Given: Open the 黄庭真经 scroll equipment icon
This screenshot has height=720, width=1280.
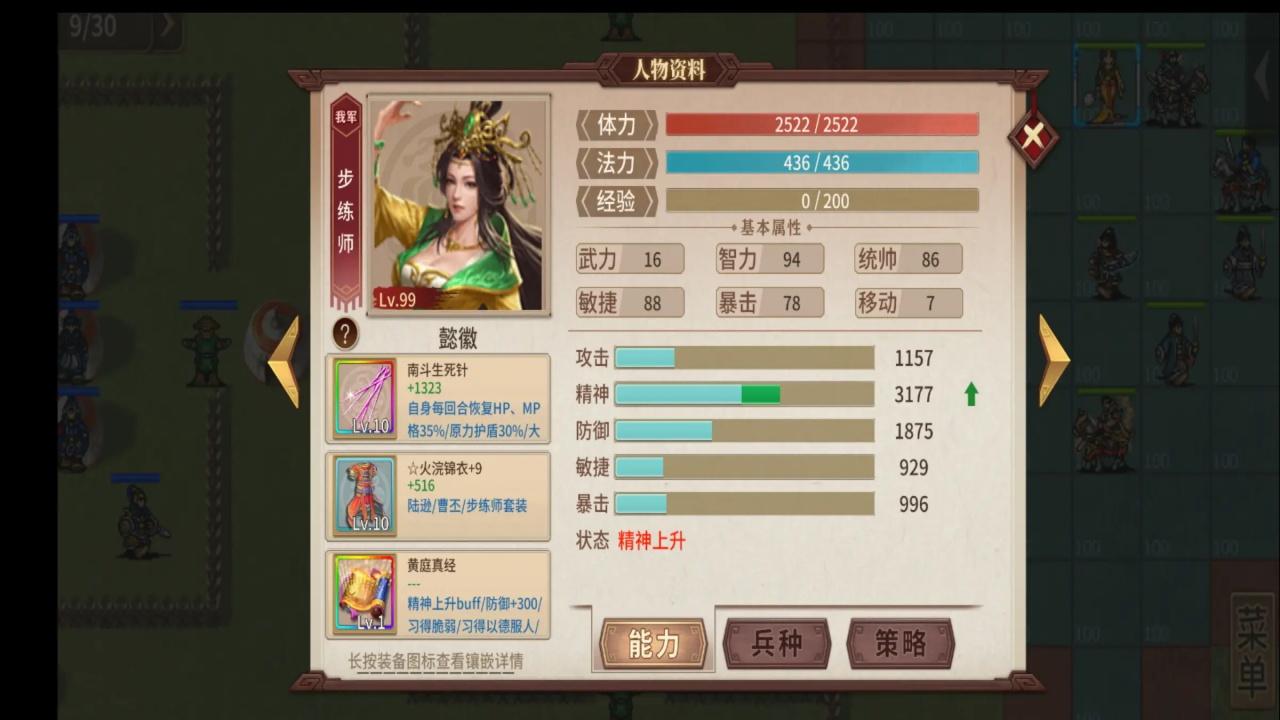Looking at the screenshot, I should (x=363, y=591).
